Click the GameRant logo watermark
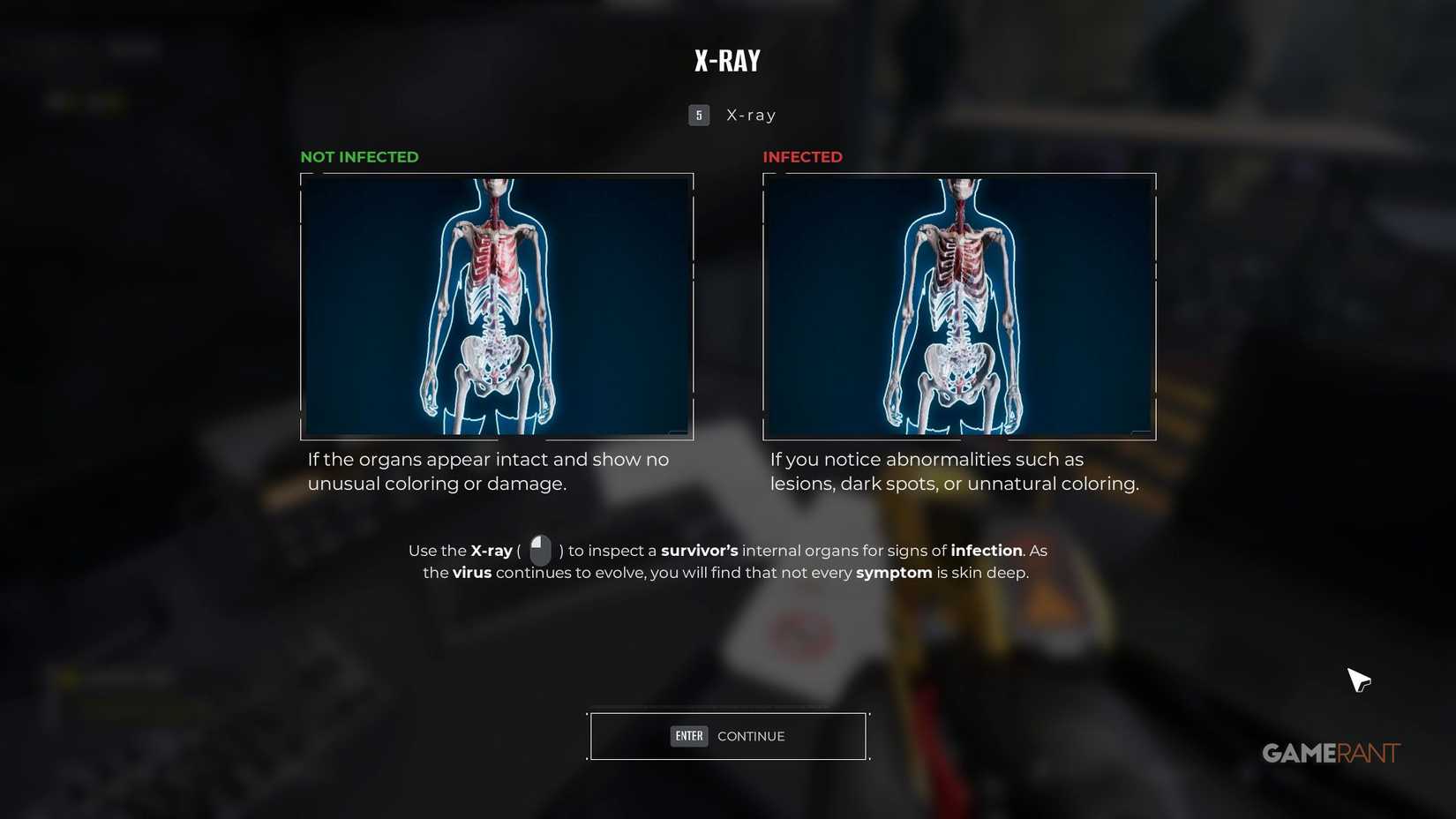This screenshot has height=819, width=1456. [x=1329, y=753]
